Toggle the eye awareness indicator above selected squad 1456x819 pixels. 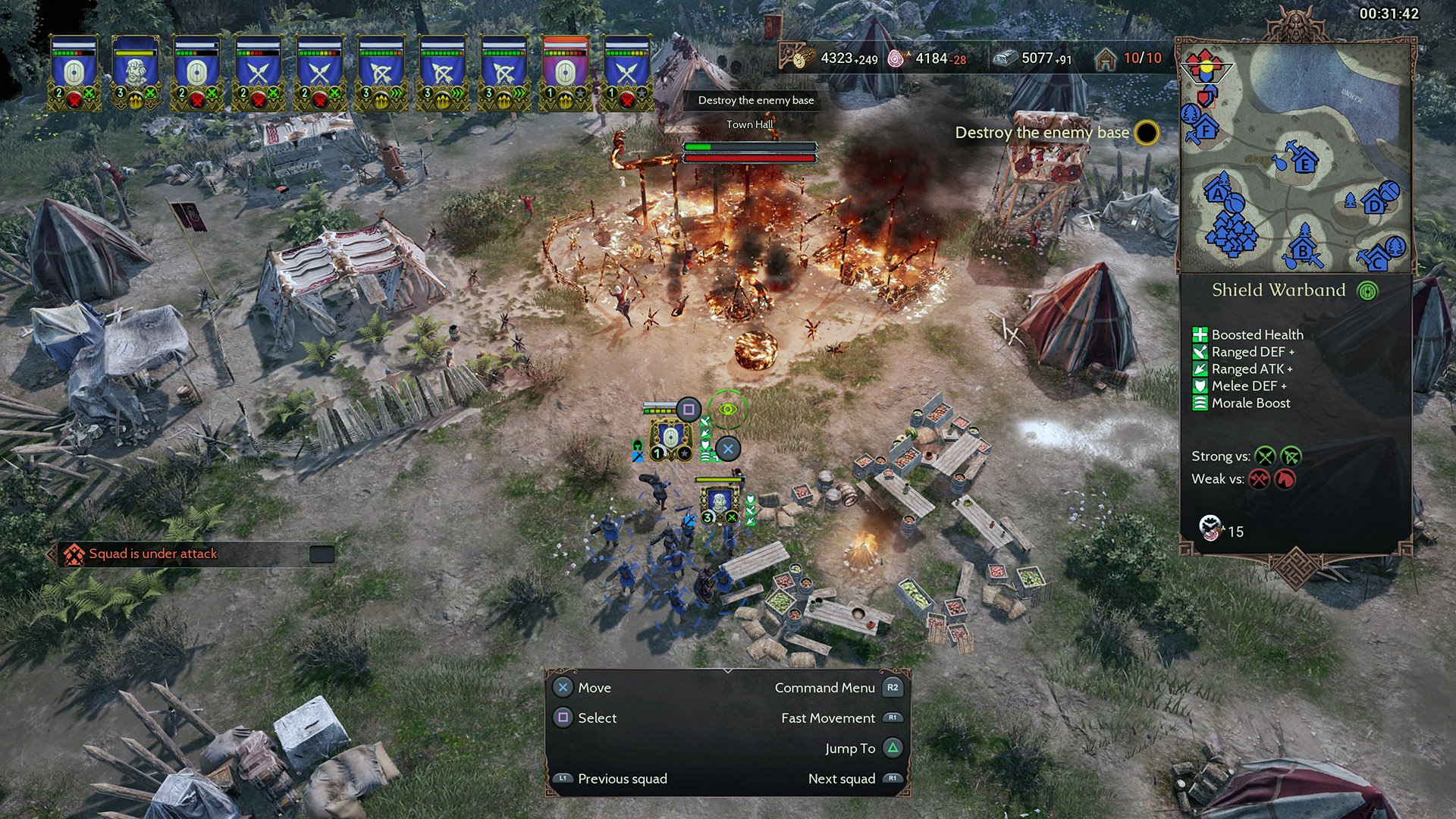coord(728,408)
